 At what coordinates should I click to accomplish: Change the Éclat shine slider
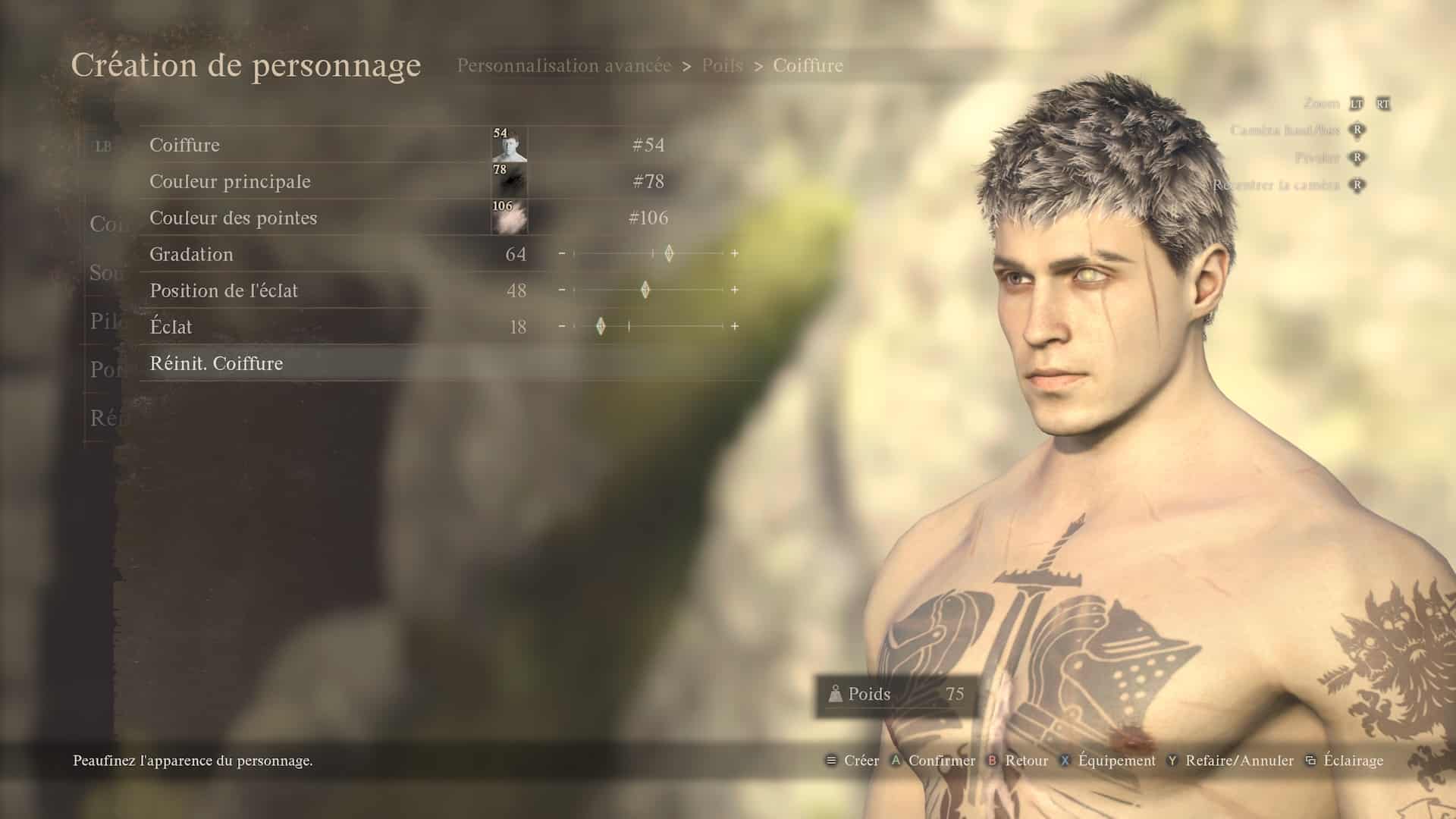(648, 326)
